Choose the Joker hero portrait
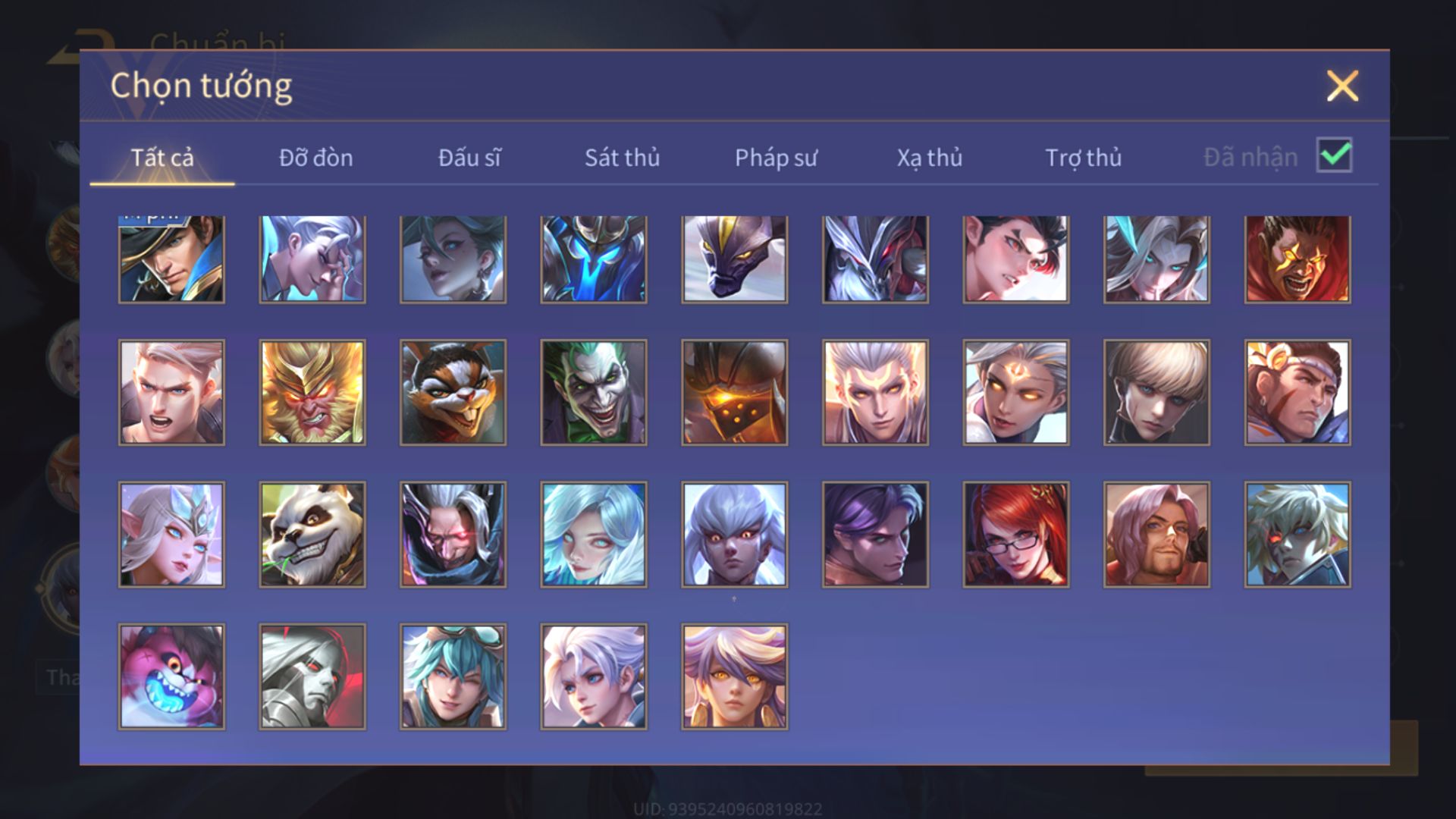 click(594, 392)
